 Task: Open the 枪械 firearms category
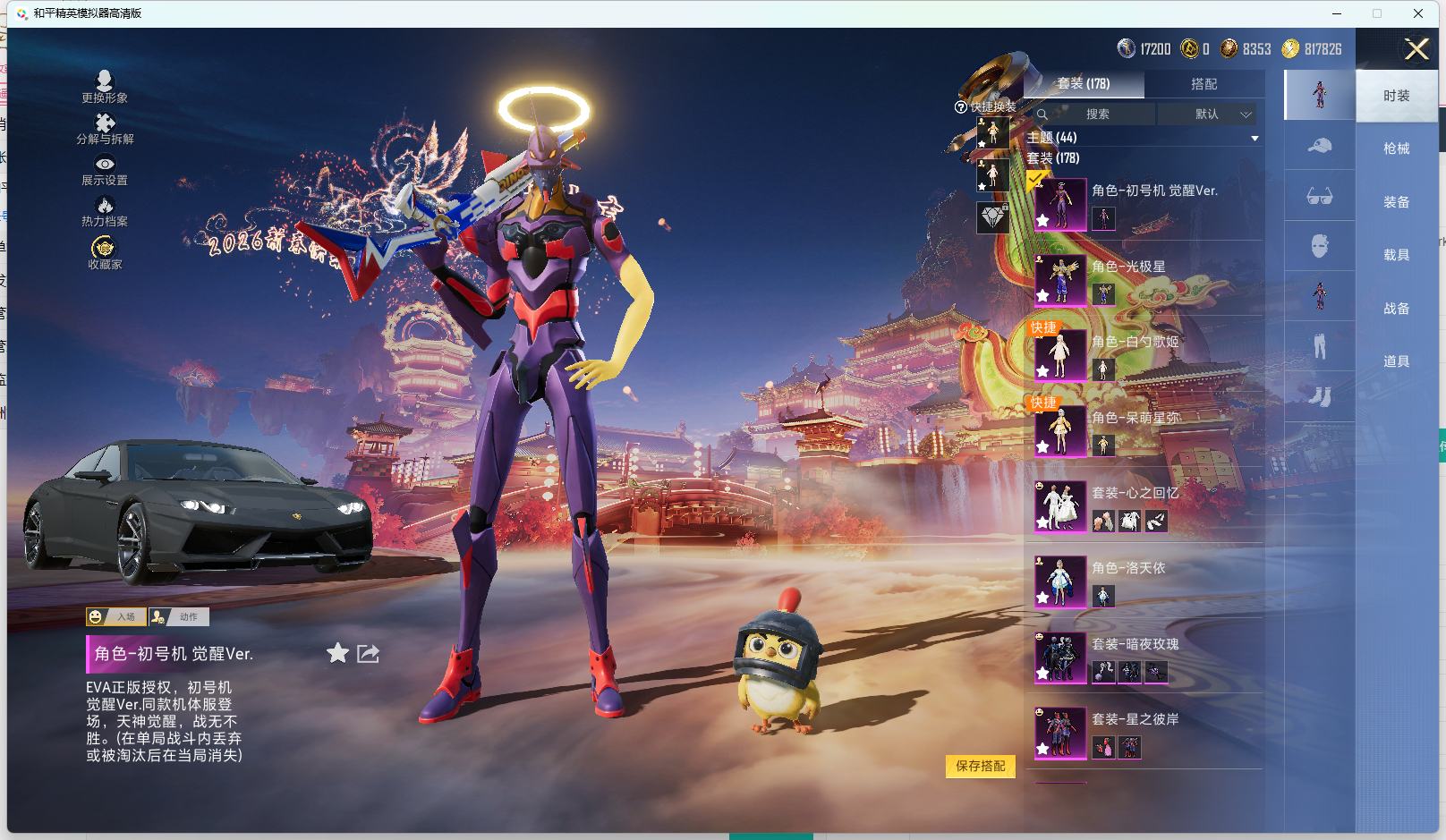click(x=1396, y=148)
